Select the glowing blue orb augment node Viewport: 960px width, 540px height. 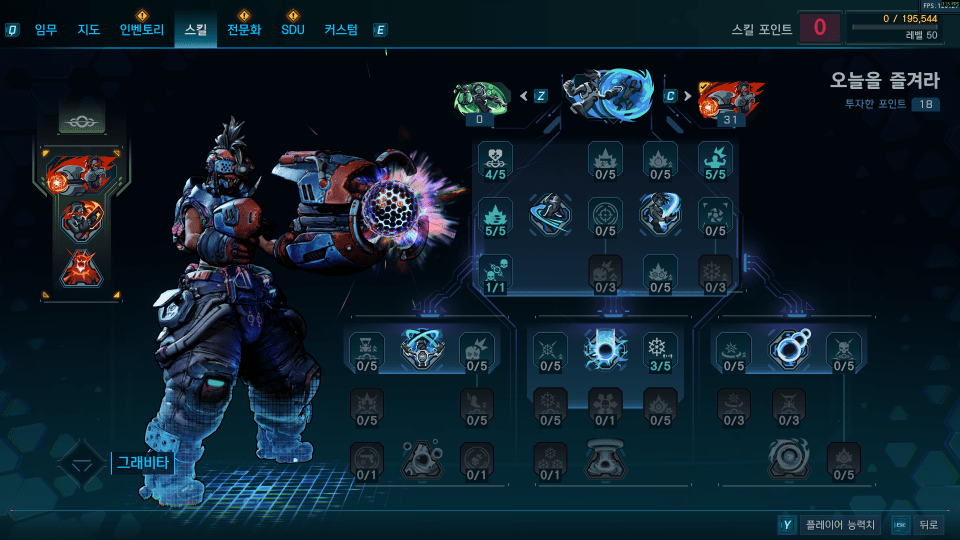pyautogui.click(x=605, y=347)
